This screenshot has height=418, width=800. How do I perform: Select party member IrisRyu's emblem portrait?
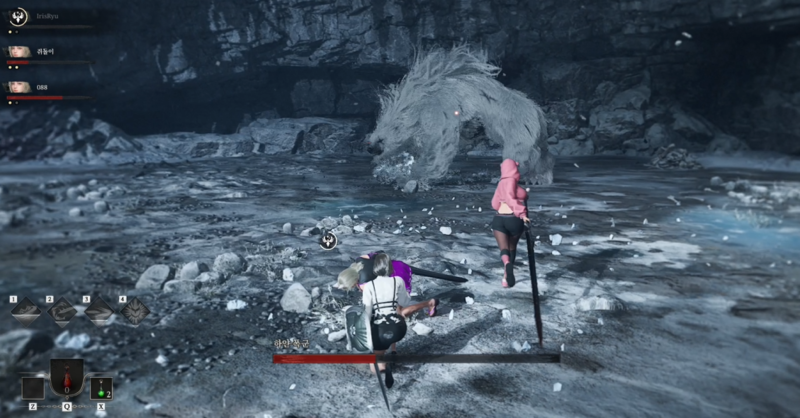pyautogui.click(x=18, y=17)
